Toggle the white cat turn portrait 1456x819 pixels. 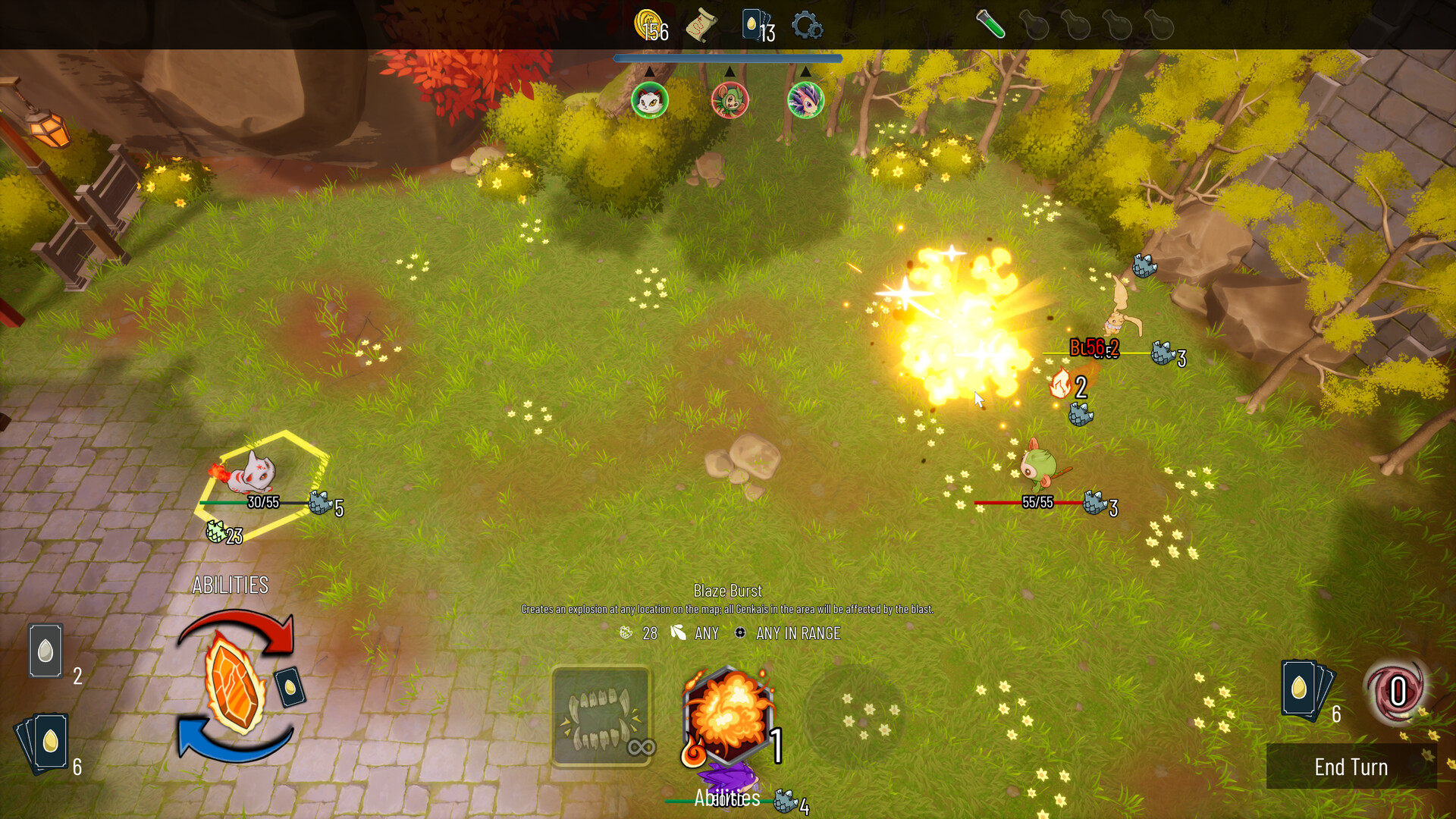point(649,100)
